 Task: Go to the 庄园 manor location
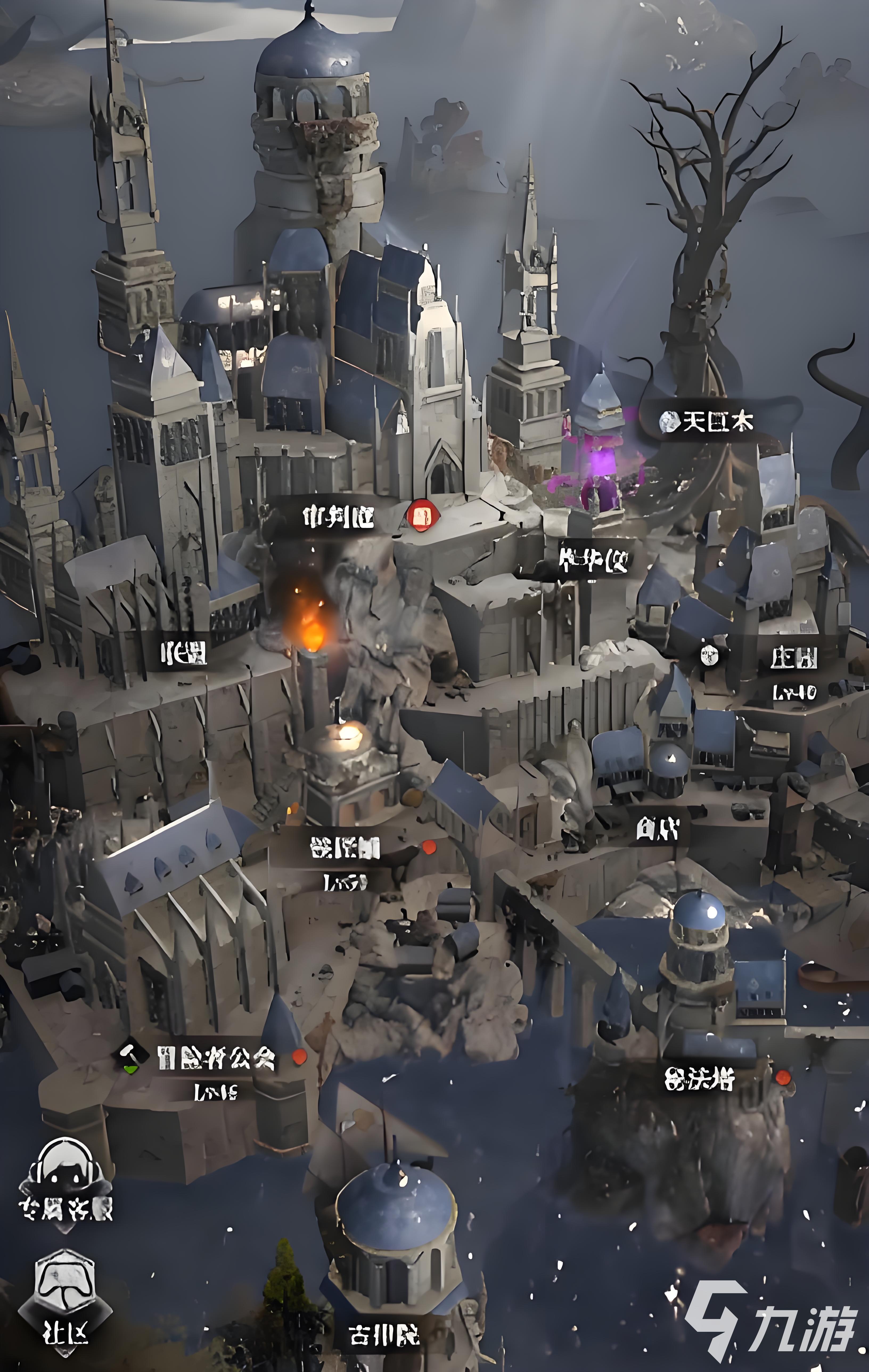pyautogui.click(x=794, y=658)
